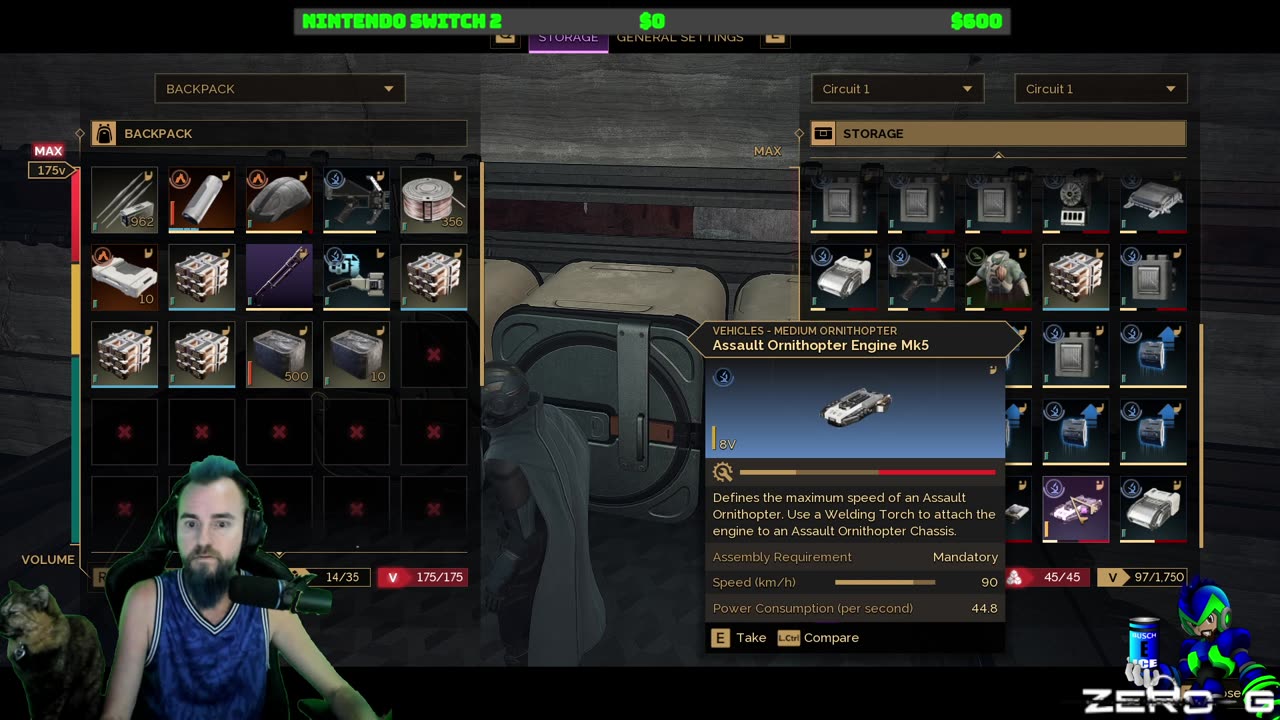Select the round fan generator item in storage
The height and width of the screenshot is (720, 1280).
(1075, 199)
